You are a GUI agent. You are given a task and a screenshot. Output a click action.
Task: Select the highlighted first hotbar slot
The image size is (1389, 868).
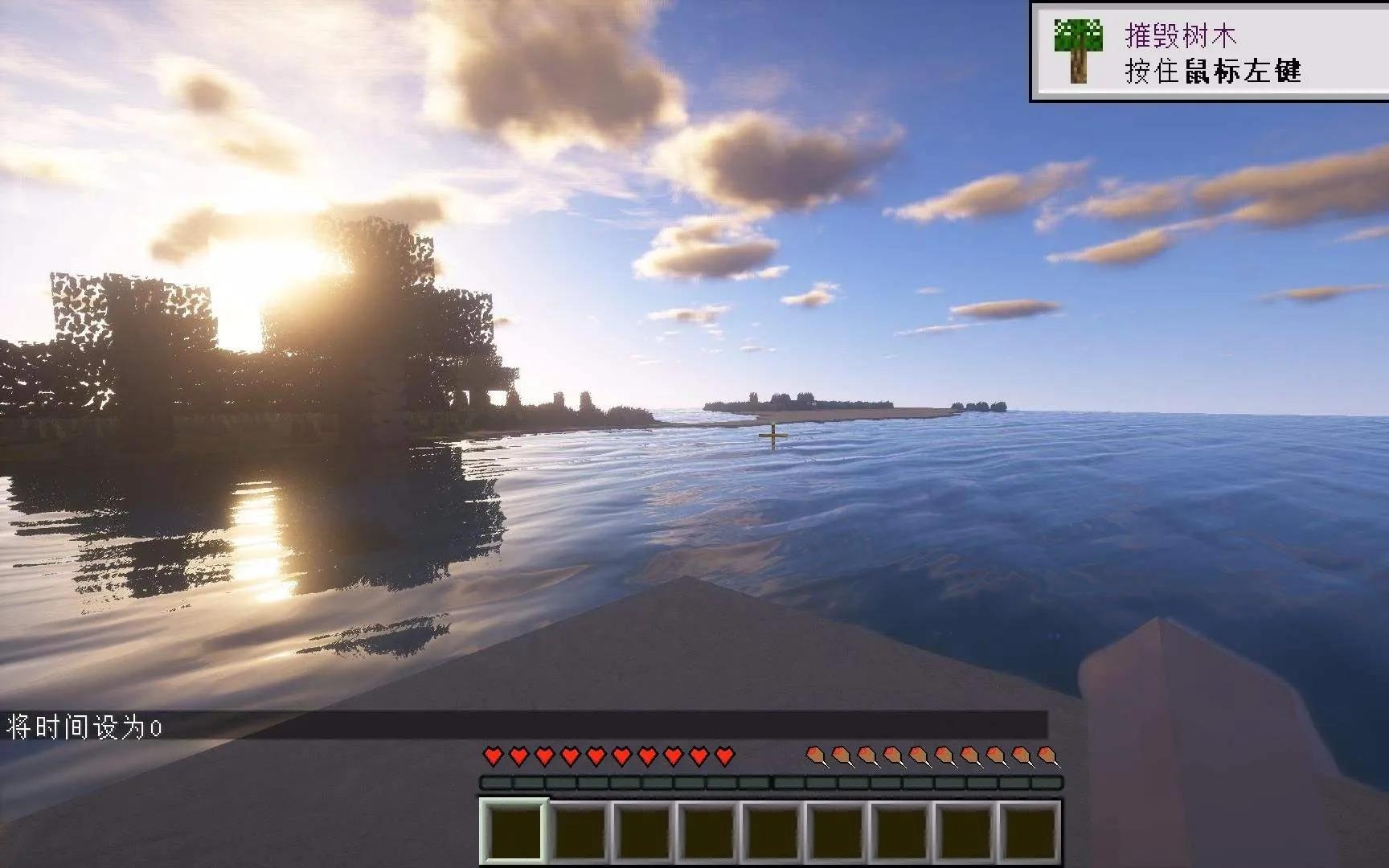click(514, 833)
